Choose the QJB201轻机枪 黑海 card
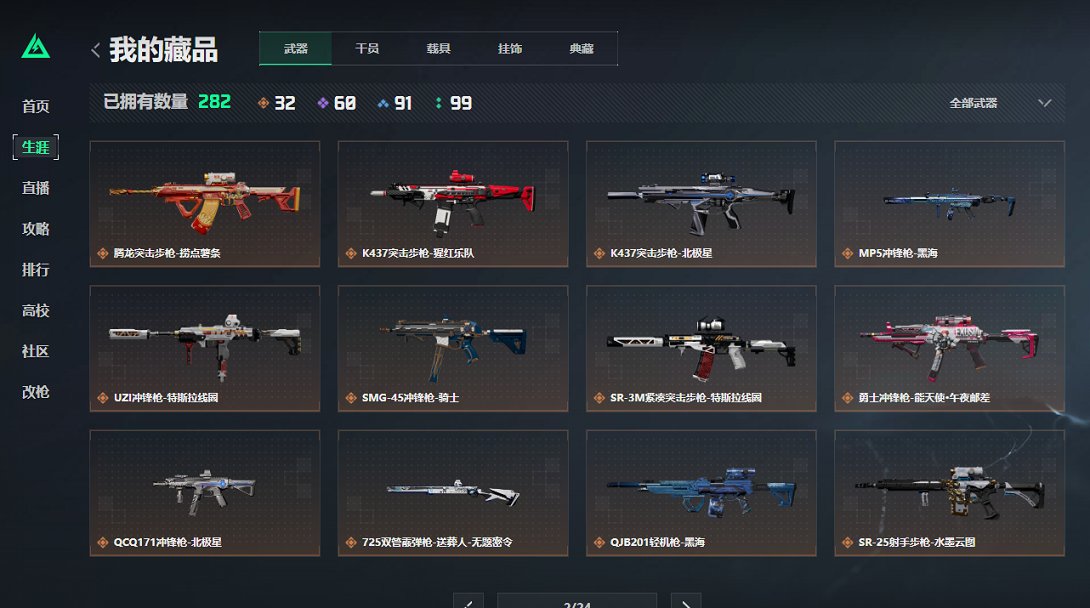This screenshot has width=1090, height=608. coord(701,493)
